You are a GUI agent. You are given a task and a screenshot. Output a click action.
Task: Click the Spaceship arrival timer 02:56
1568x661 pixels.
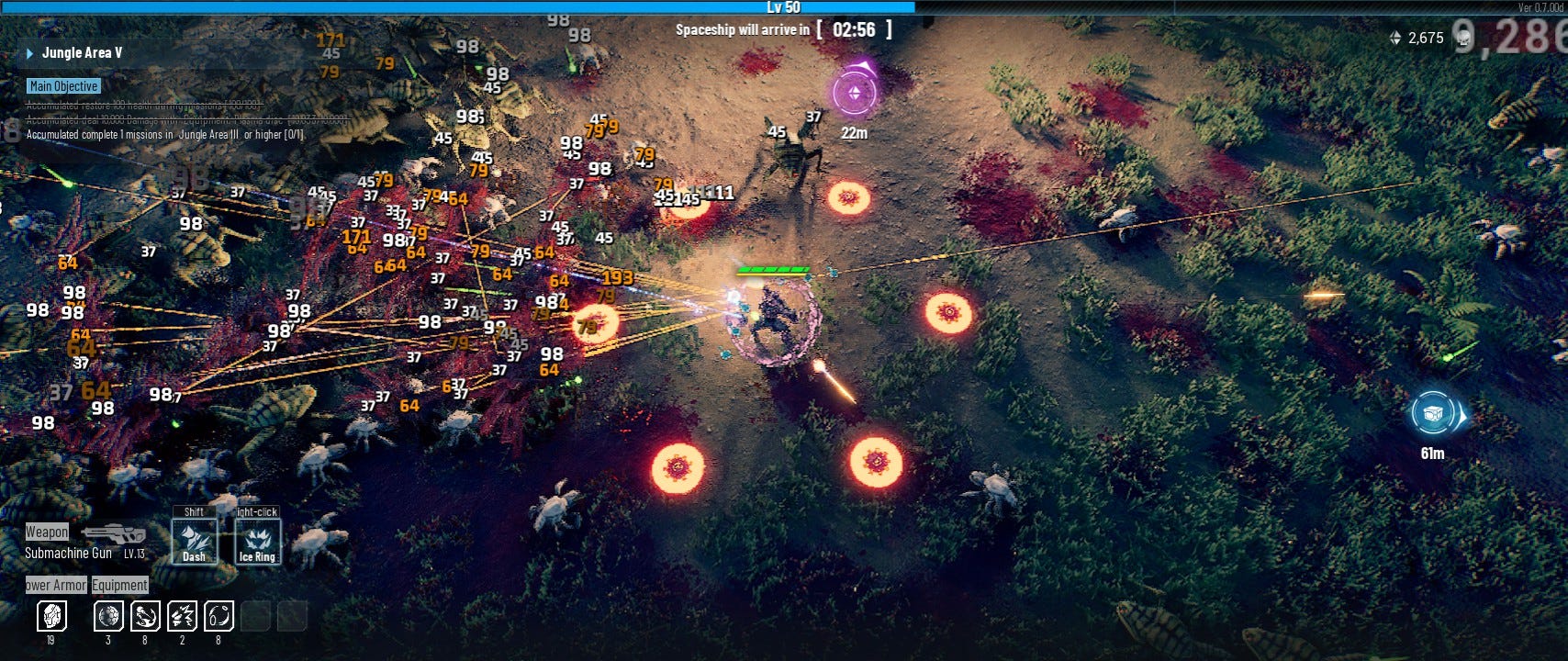click(x=855, y=28)
